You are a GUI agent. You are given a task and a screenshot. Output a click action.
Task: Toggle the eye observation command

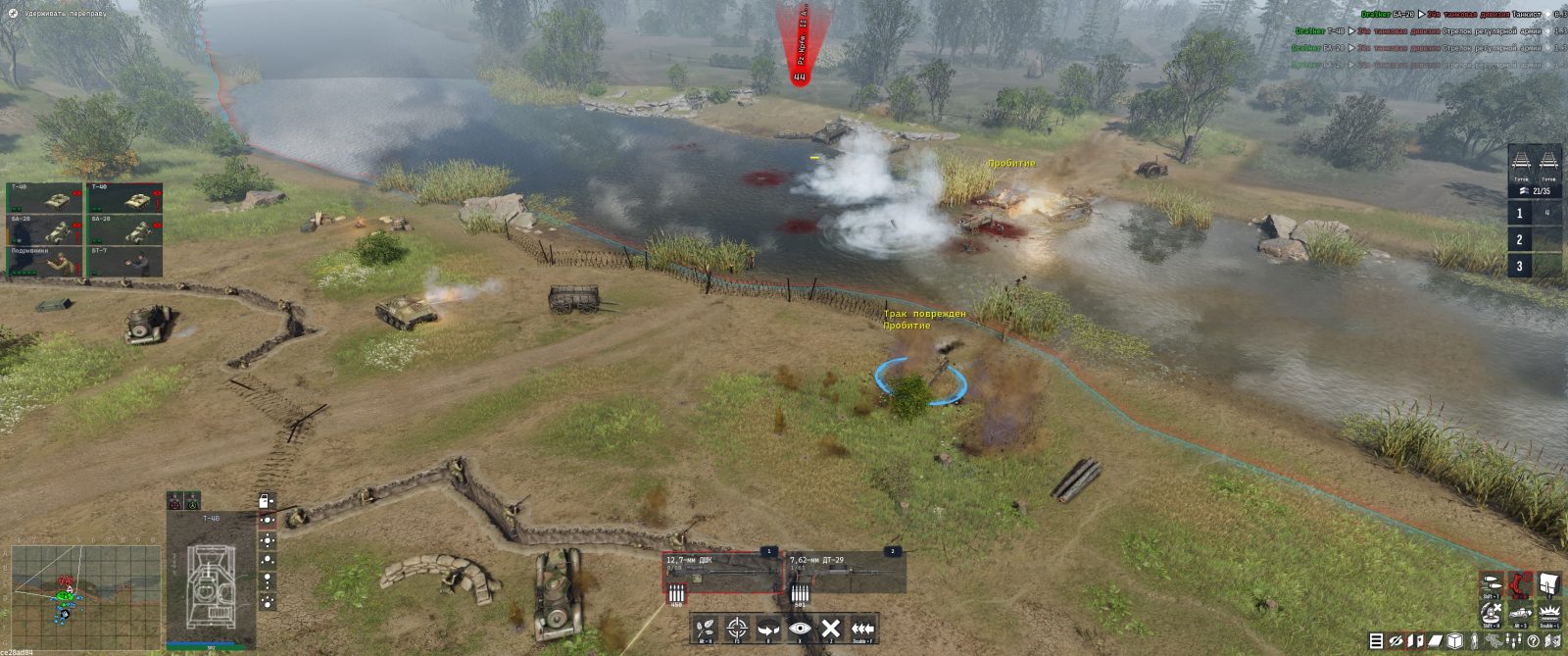pyautogui.click(x=800, y=629)
